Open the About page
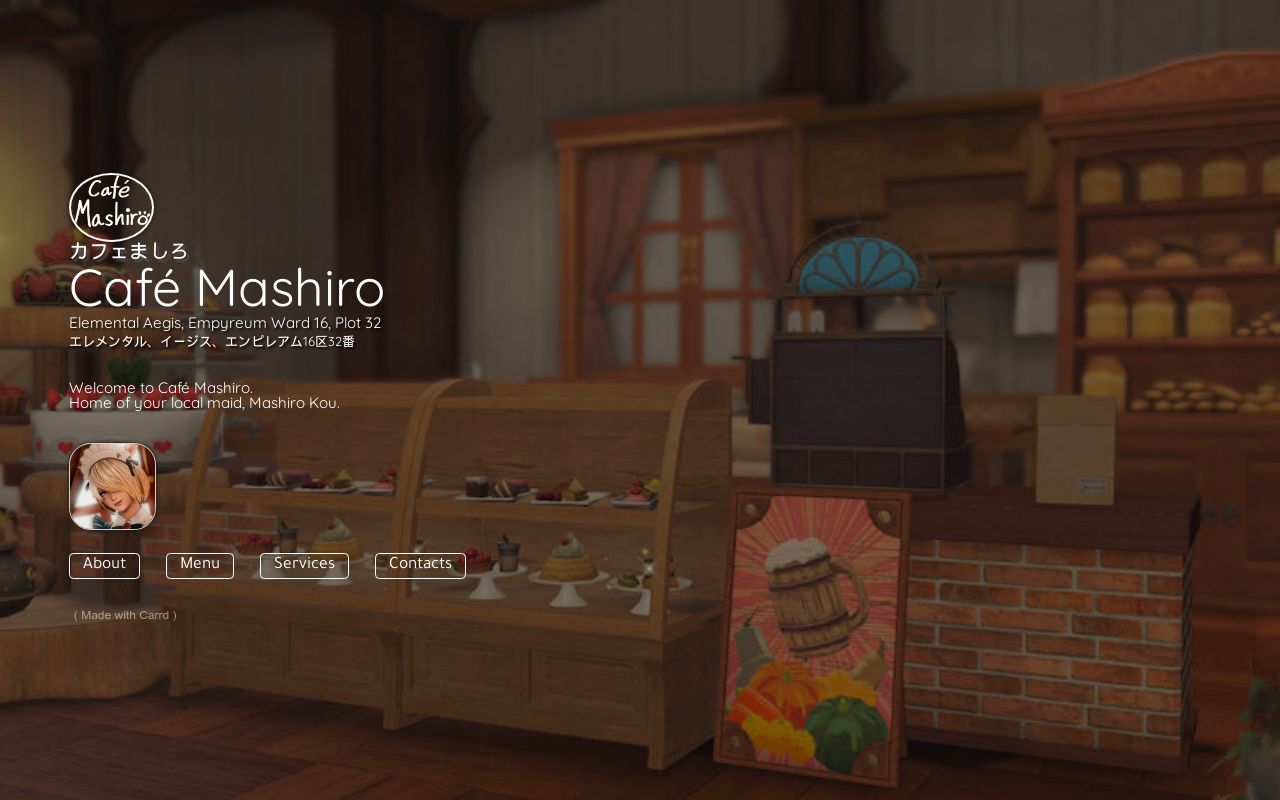This screenshot has height=800, width=1280. point(104,565)
